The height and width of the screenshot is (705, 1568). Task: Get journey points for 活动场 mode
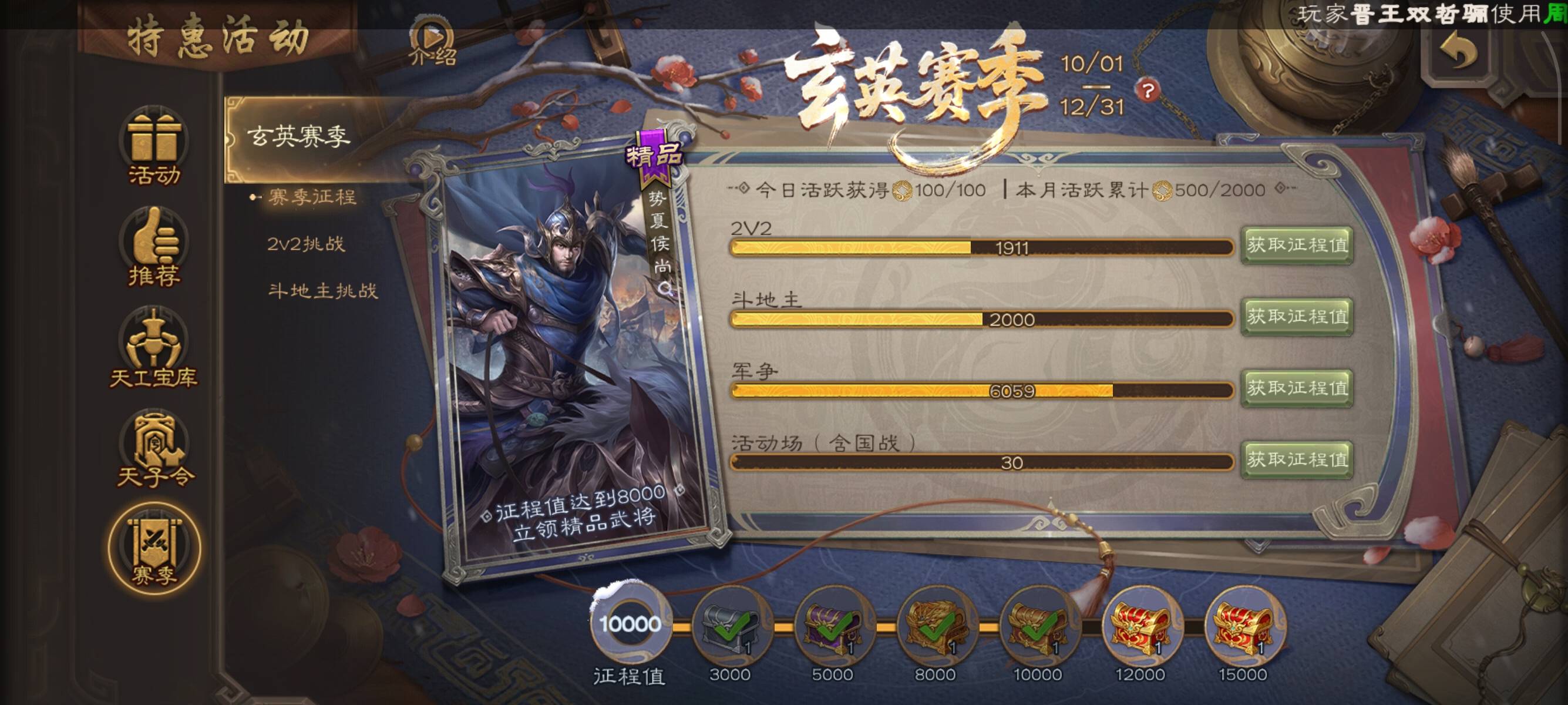point(1297,459)
